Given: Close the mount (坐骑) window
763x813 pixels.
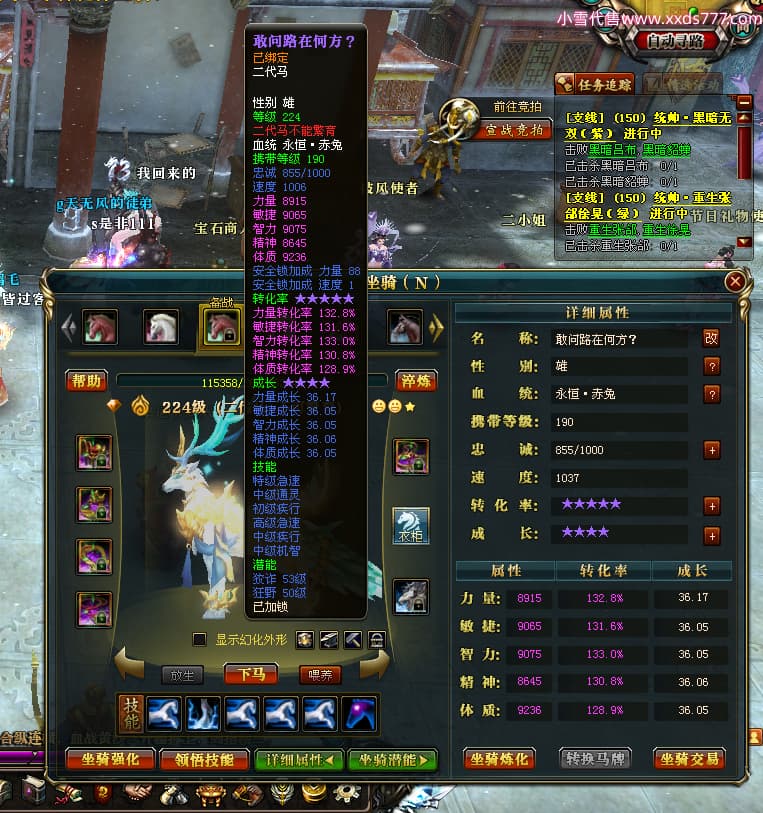Looking at the screenshot, I should click(x=735, y=282).
